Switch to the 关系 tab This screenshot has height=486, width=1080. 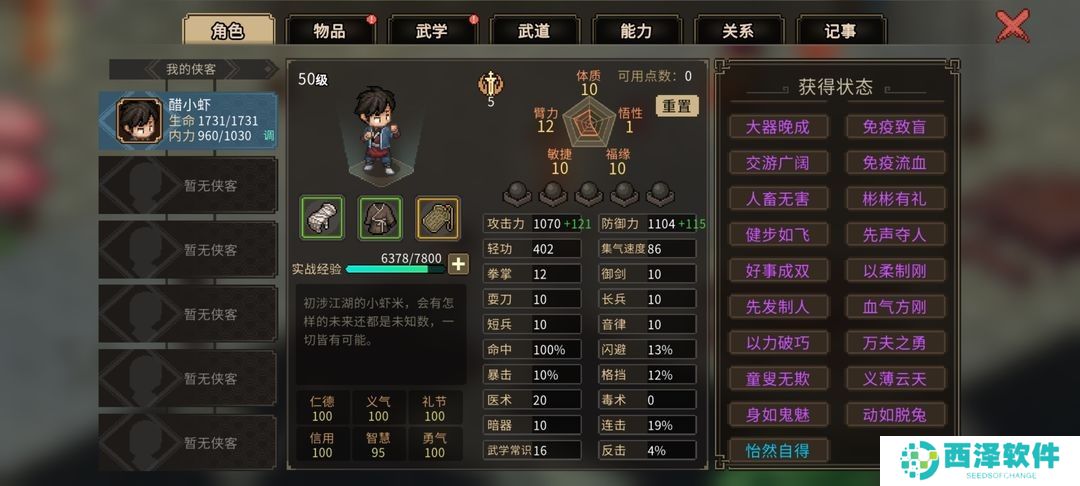738,30
